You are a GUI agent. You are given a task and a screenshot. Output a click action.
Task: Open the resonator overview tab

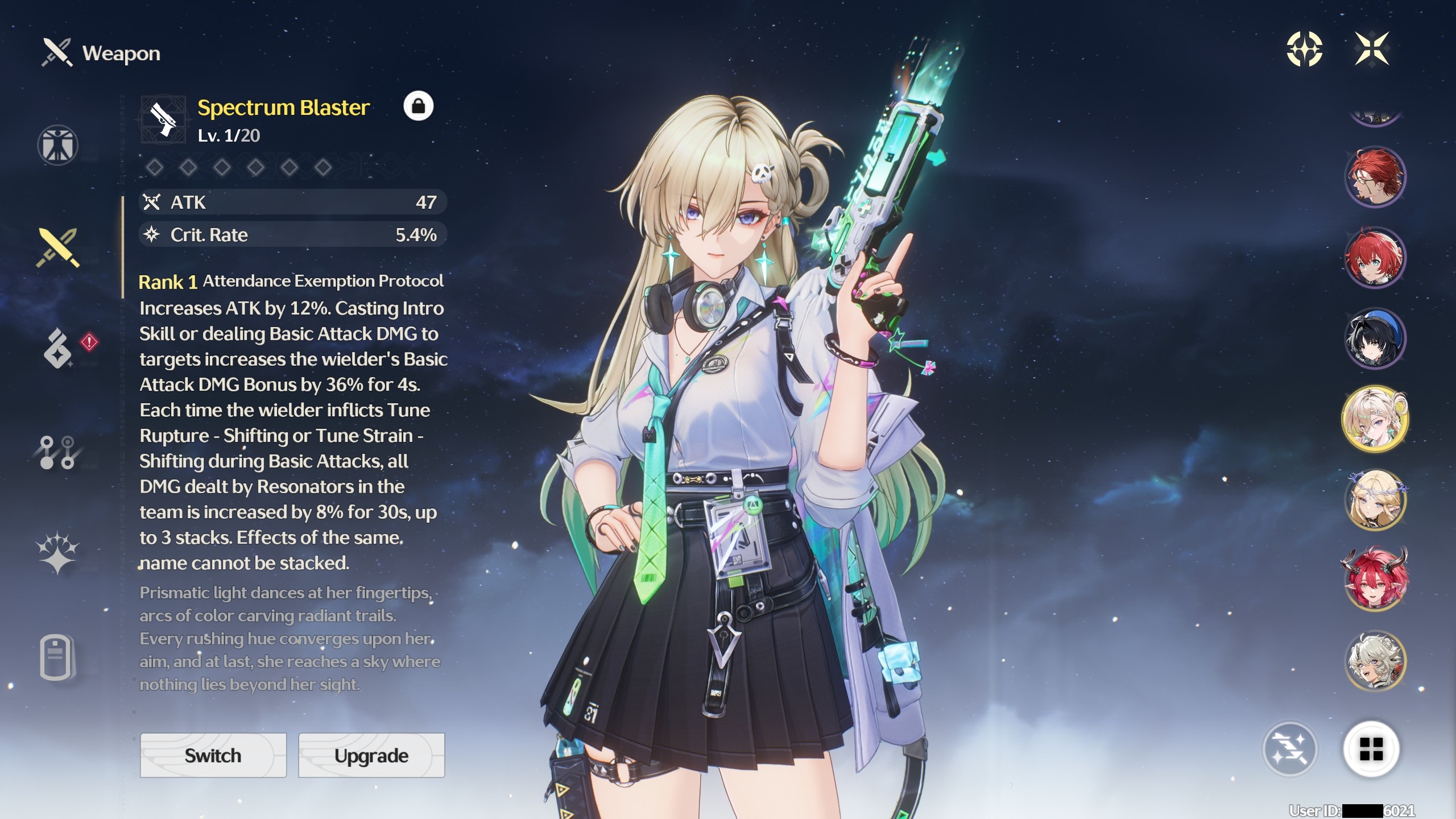click(57, 145)
